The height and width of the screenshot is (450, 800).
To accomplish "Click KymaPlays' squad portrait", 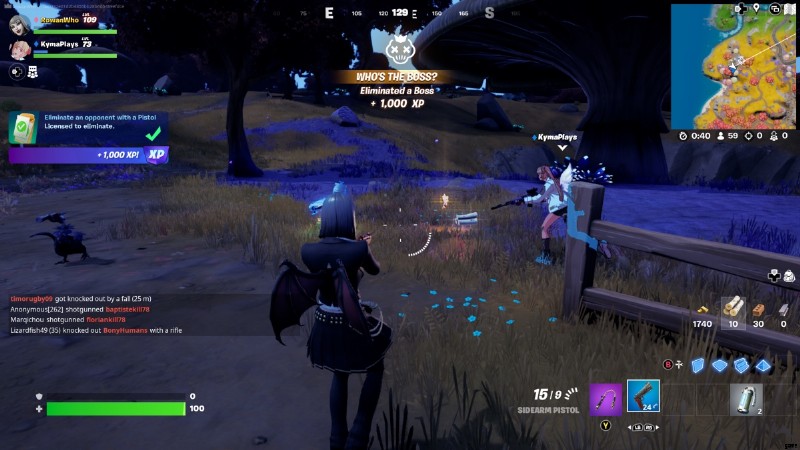I will [x=17, y=49].
